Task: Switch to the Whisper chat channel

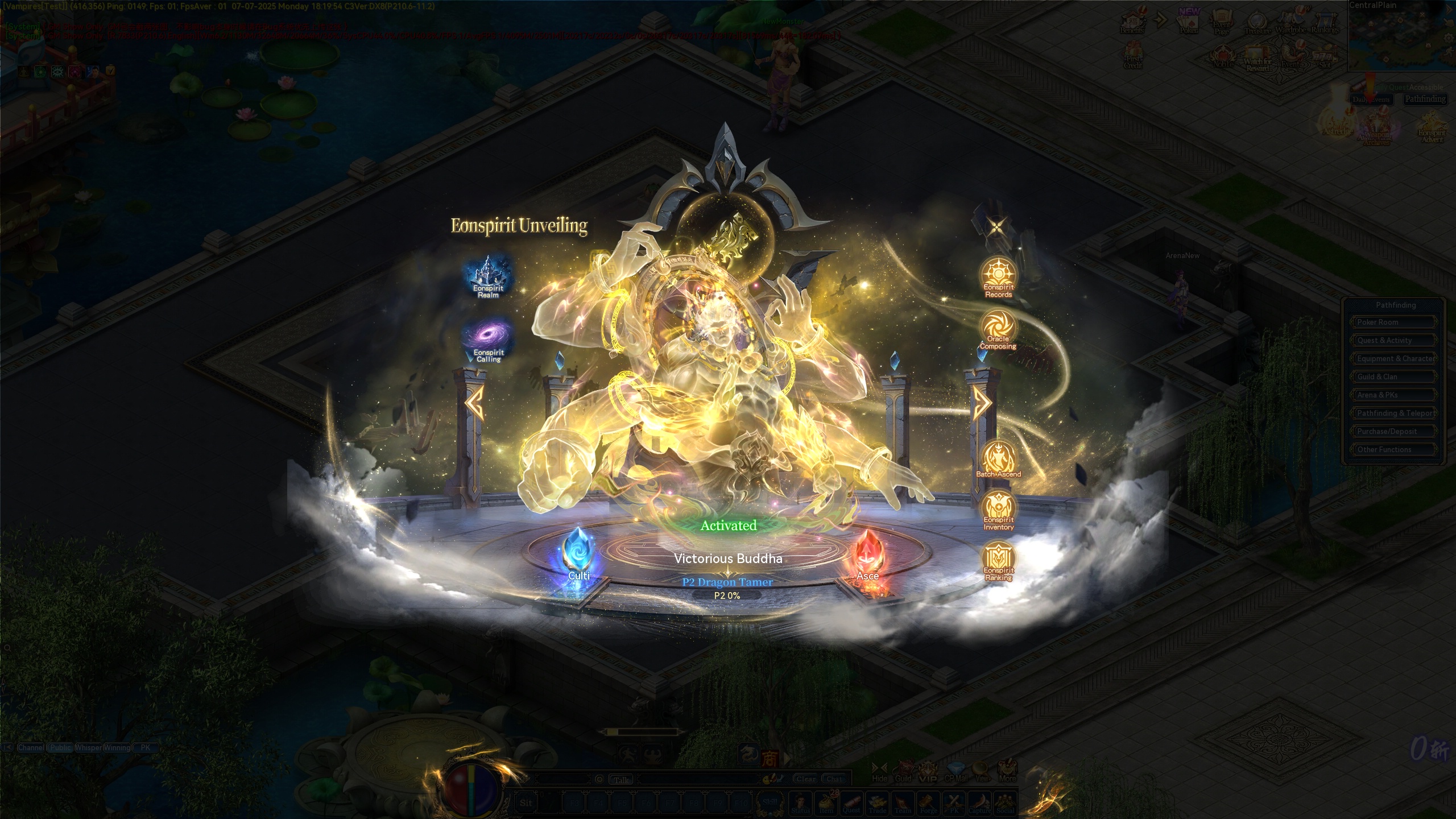Action: (88, 747)
